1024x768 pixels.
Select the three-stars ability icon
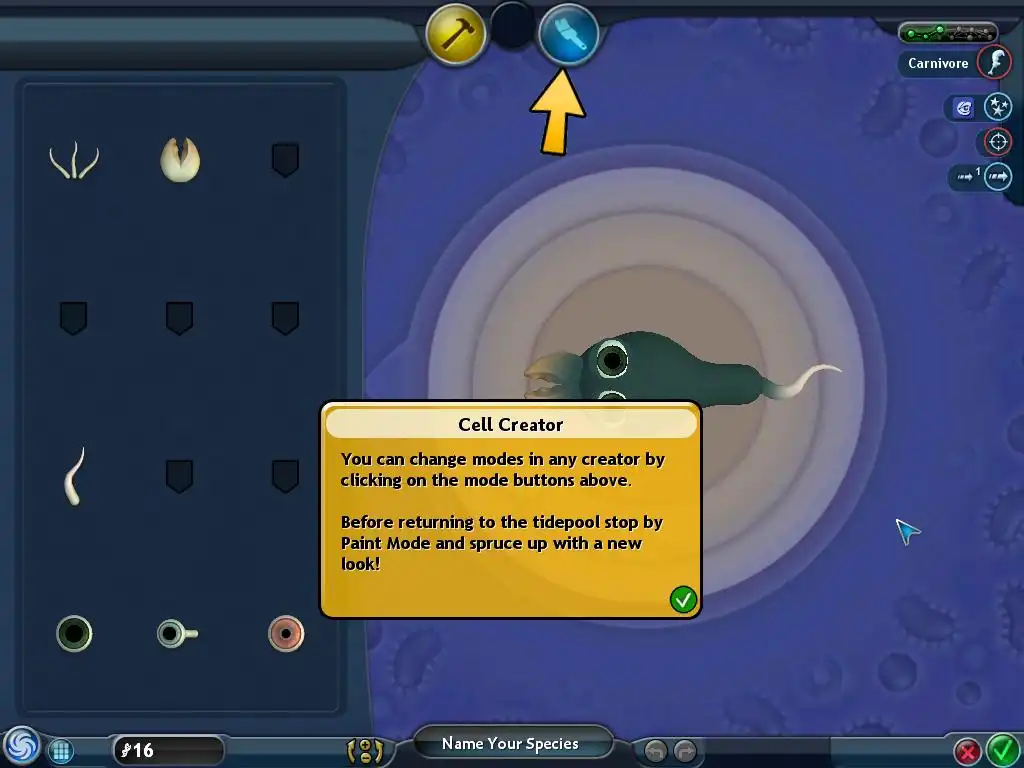pyautogui.click(x=998, y=107)
